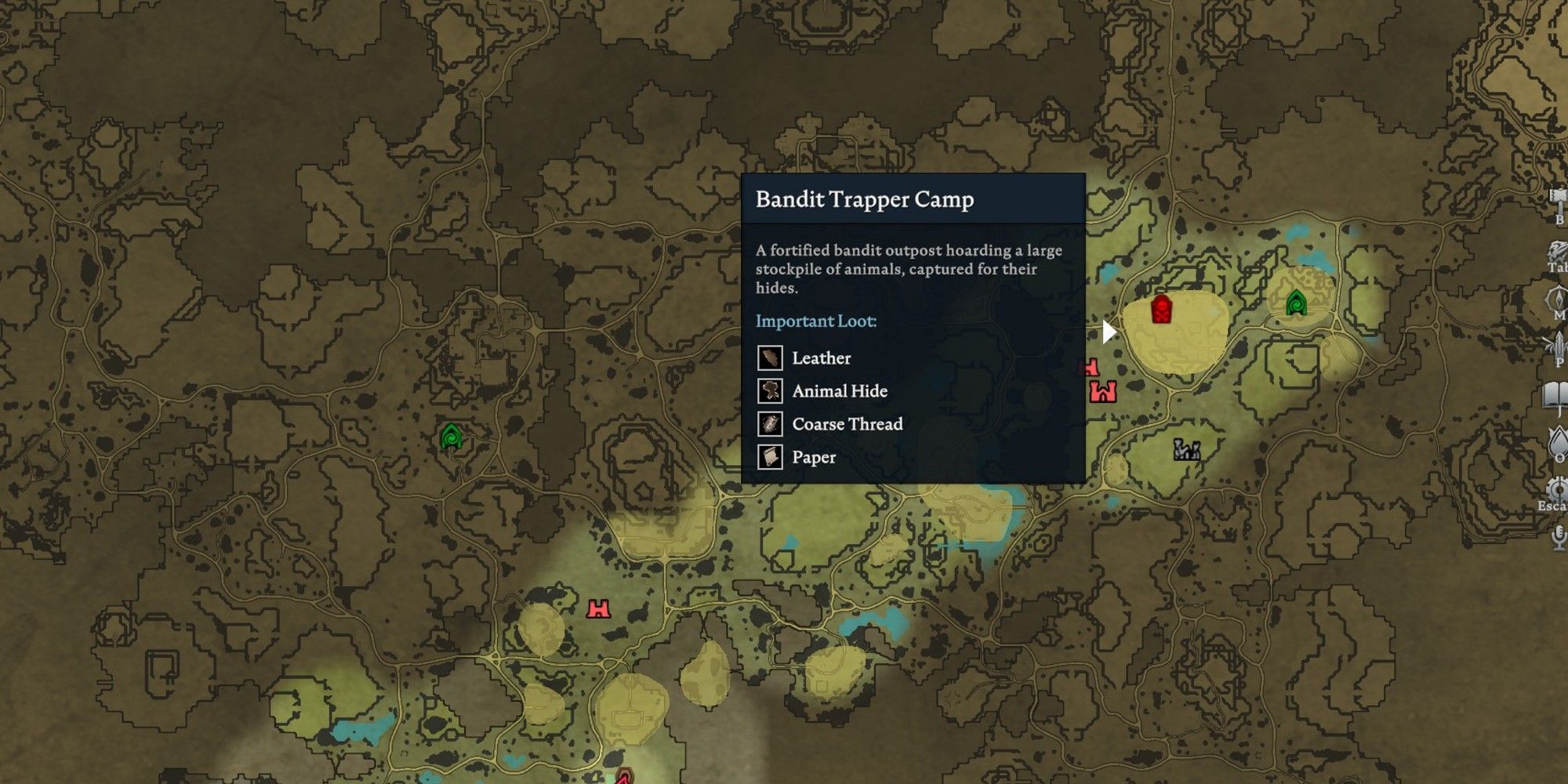Click the green waygate marker beside the bandit camp
This screenshot has height=784, width=1568.
pos(1296,303)
